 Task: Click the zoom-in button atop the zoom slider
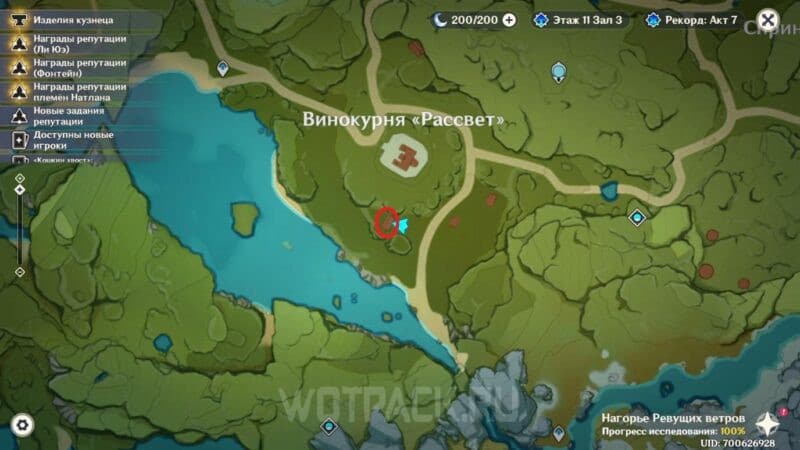click(19, 178)
